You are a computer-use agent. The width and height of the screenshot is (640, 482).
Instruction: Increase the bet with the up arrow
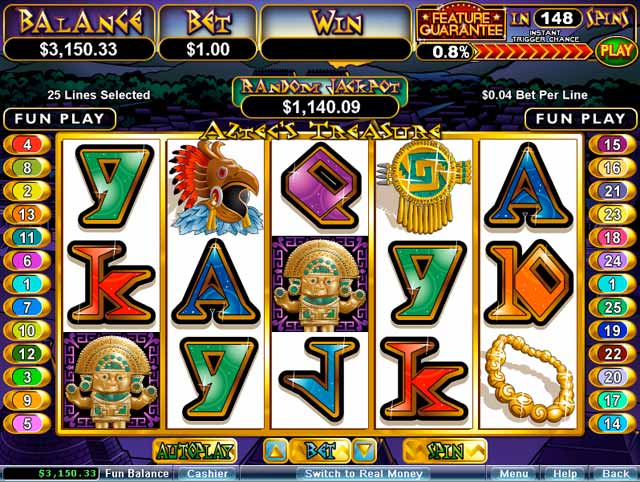pos(277,451)
